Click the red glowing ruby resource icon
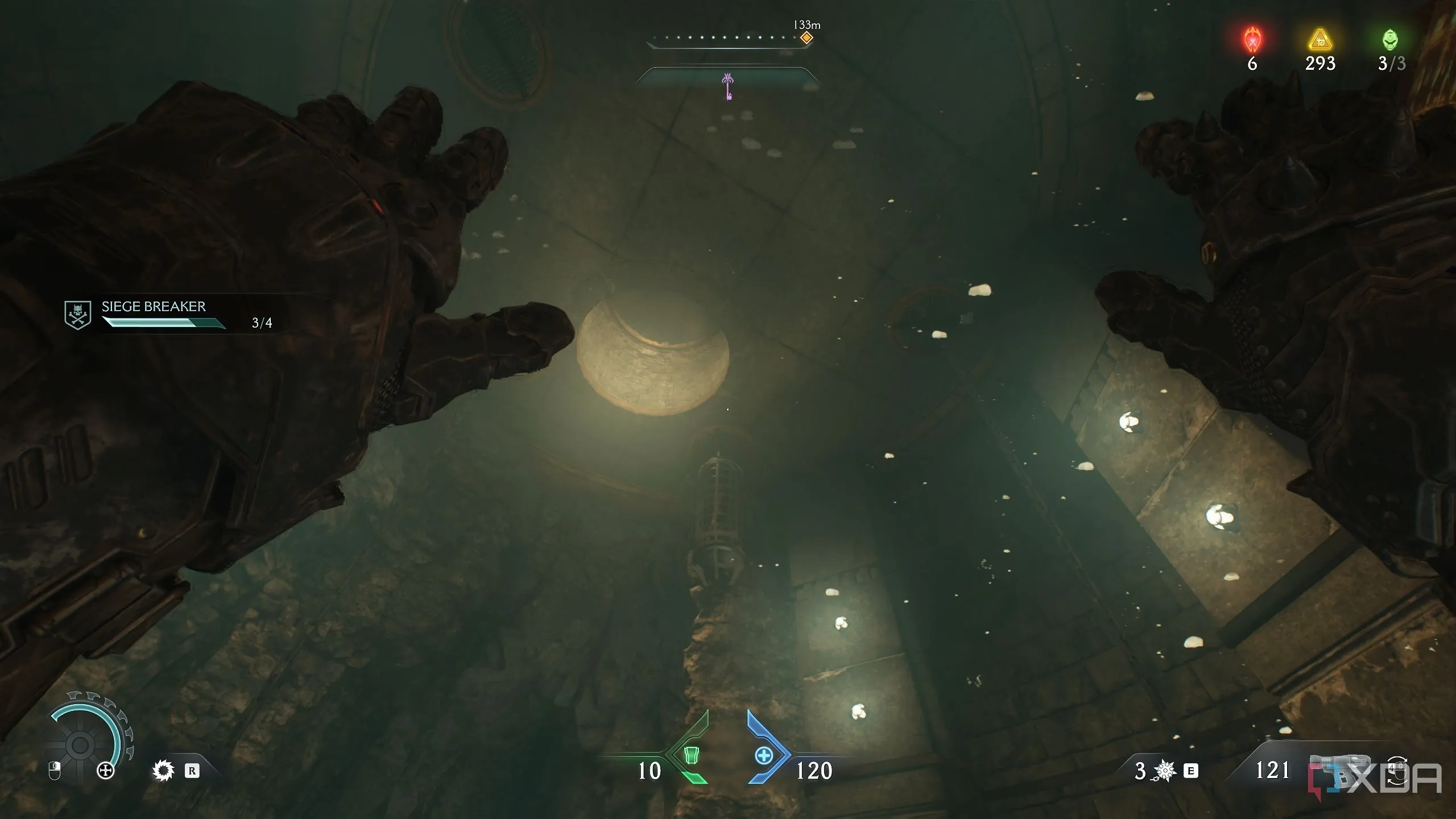The image size is (1456, 819). [1252, 40]
